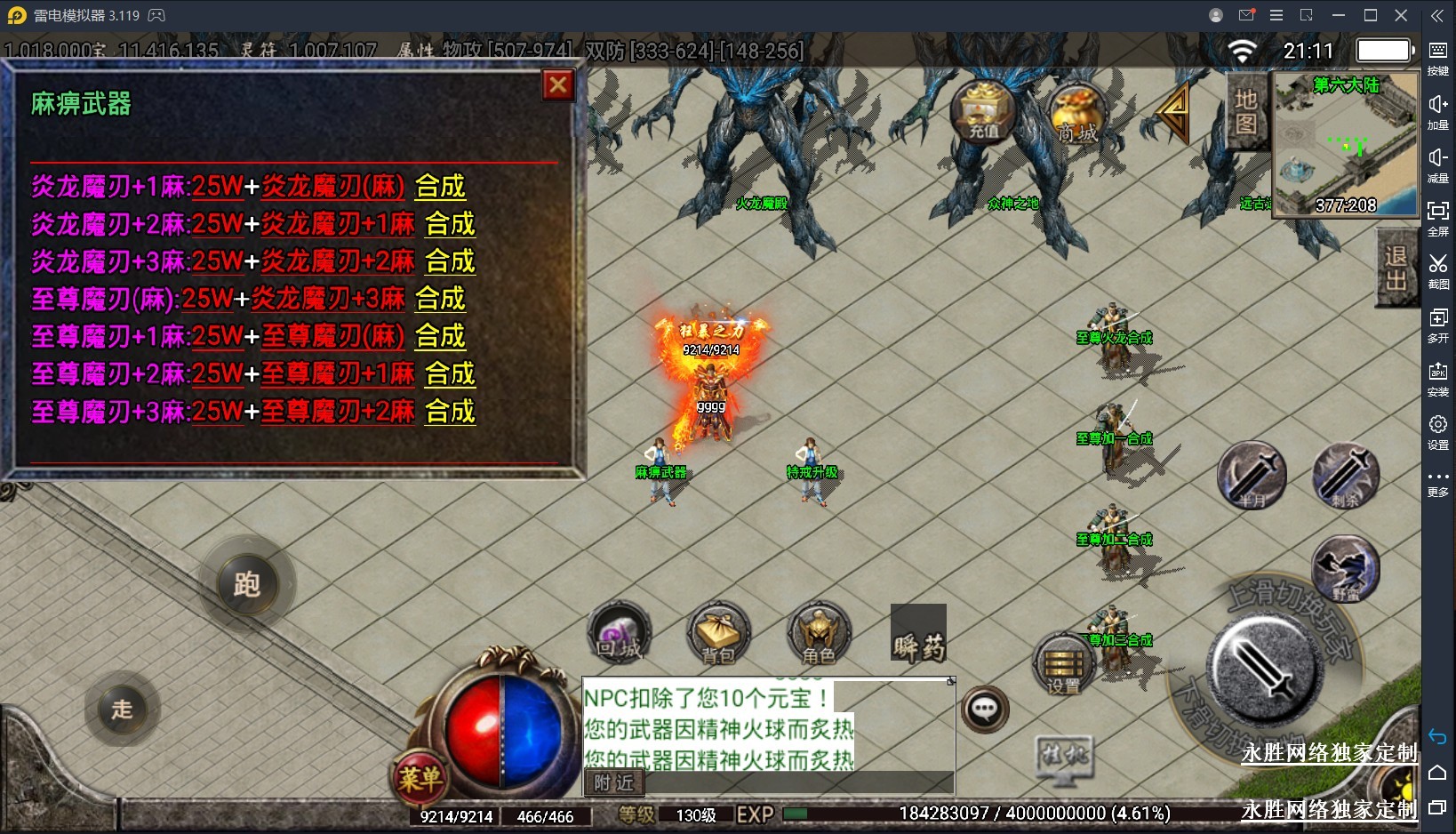Open the 菜单 menu button
The image size is (1456, 834).
pos(420,779)
